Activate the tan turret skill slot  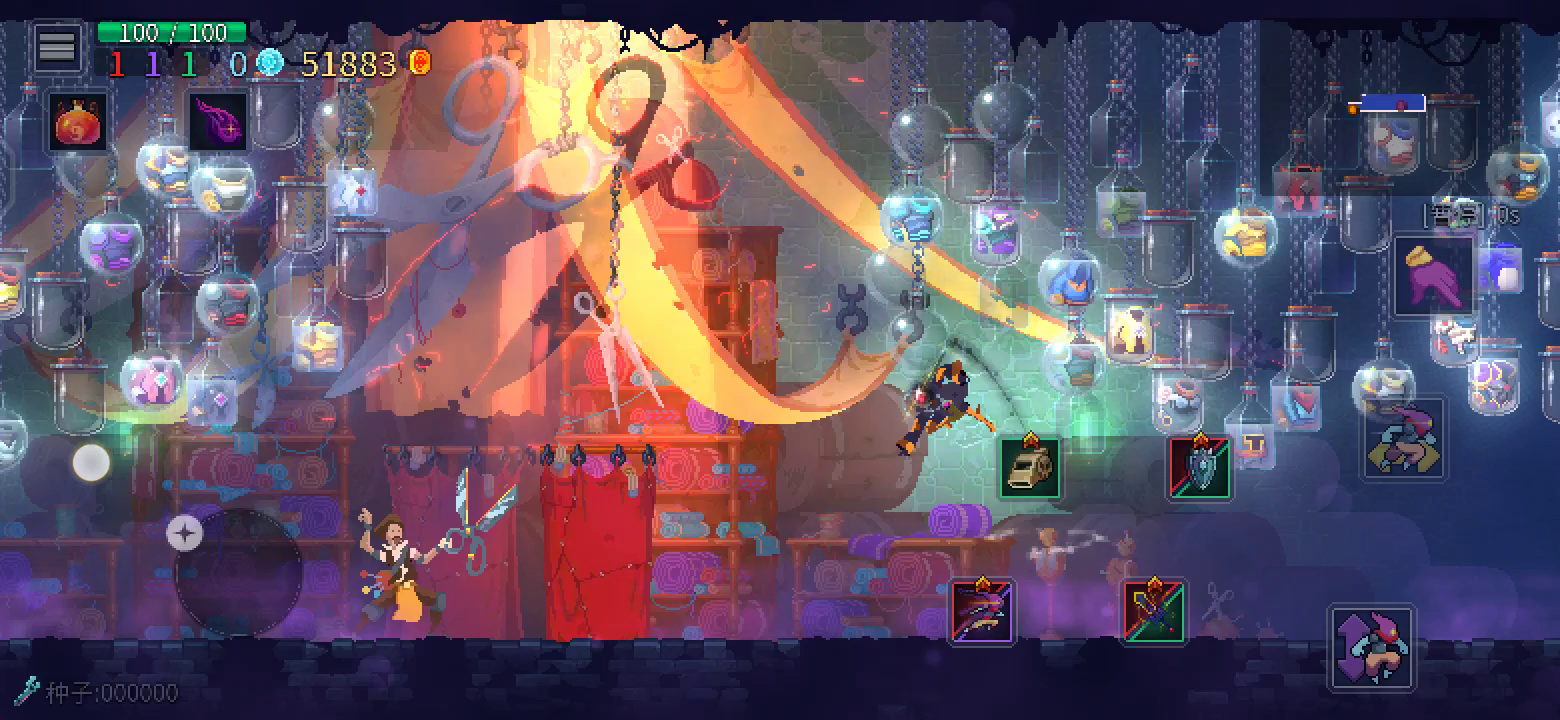pyautogui.click(x=1030, y=468)
